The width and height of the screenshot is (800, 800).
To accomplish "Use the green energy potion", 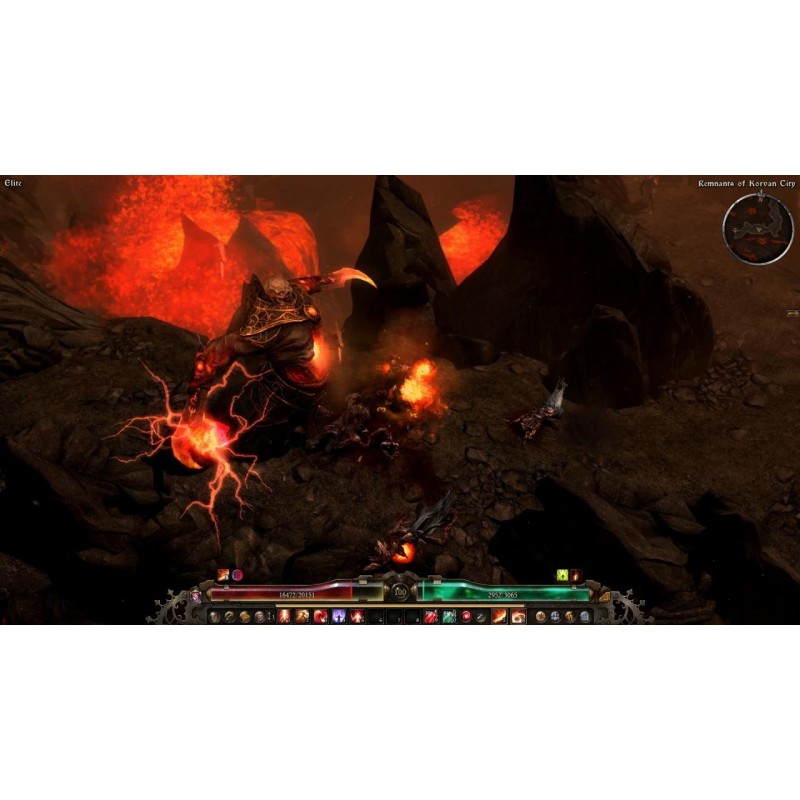I will pos(447,617).
